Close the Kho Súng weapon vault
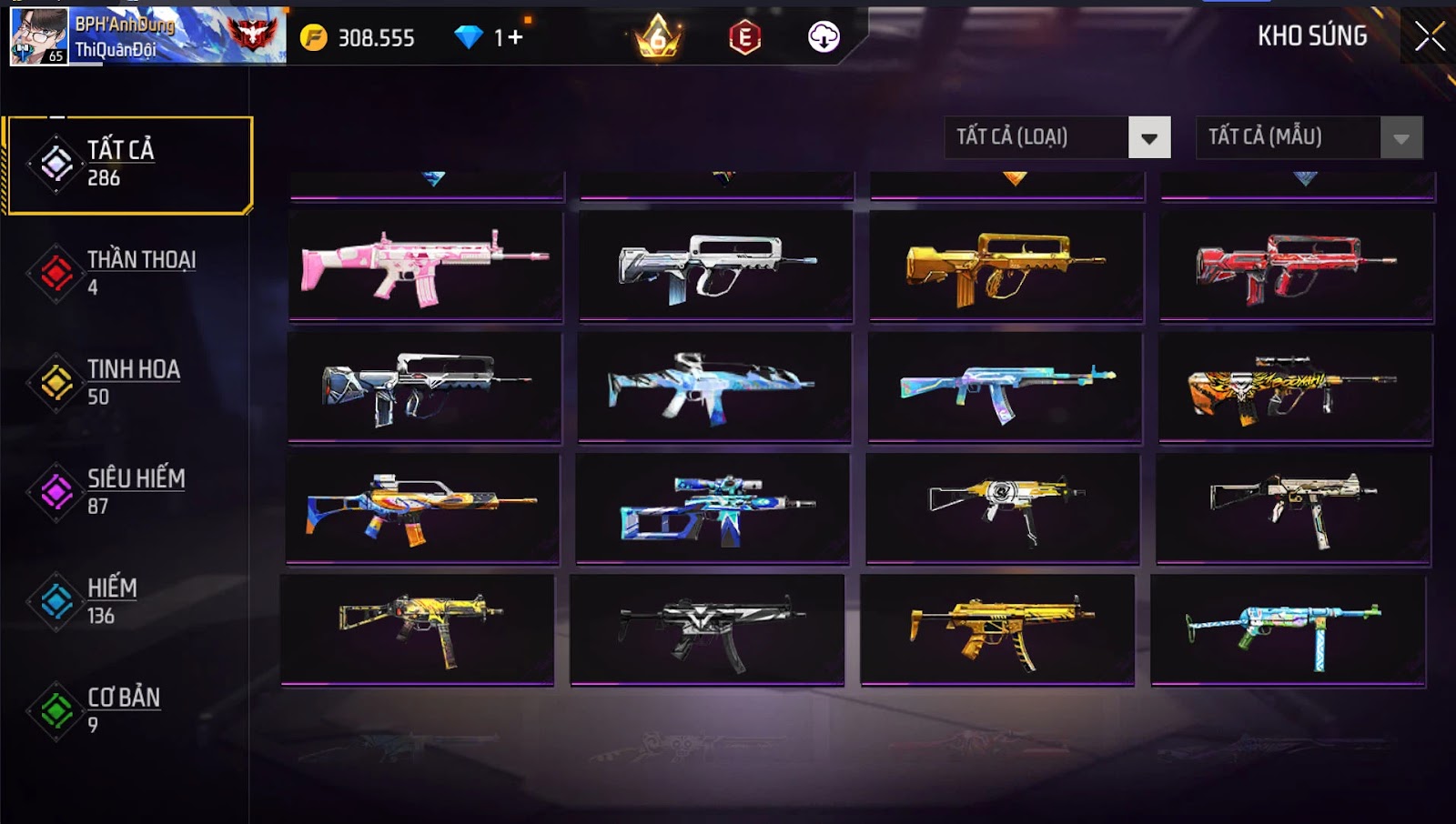1456x824 pixels. [1429, 36]
